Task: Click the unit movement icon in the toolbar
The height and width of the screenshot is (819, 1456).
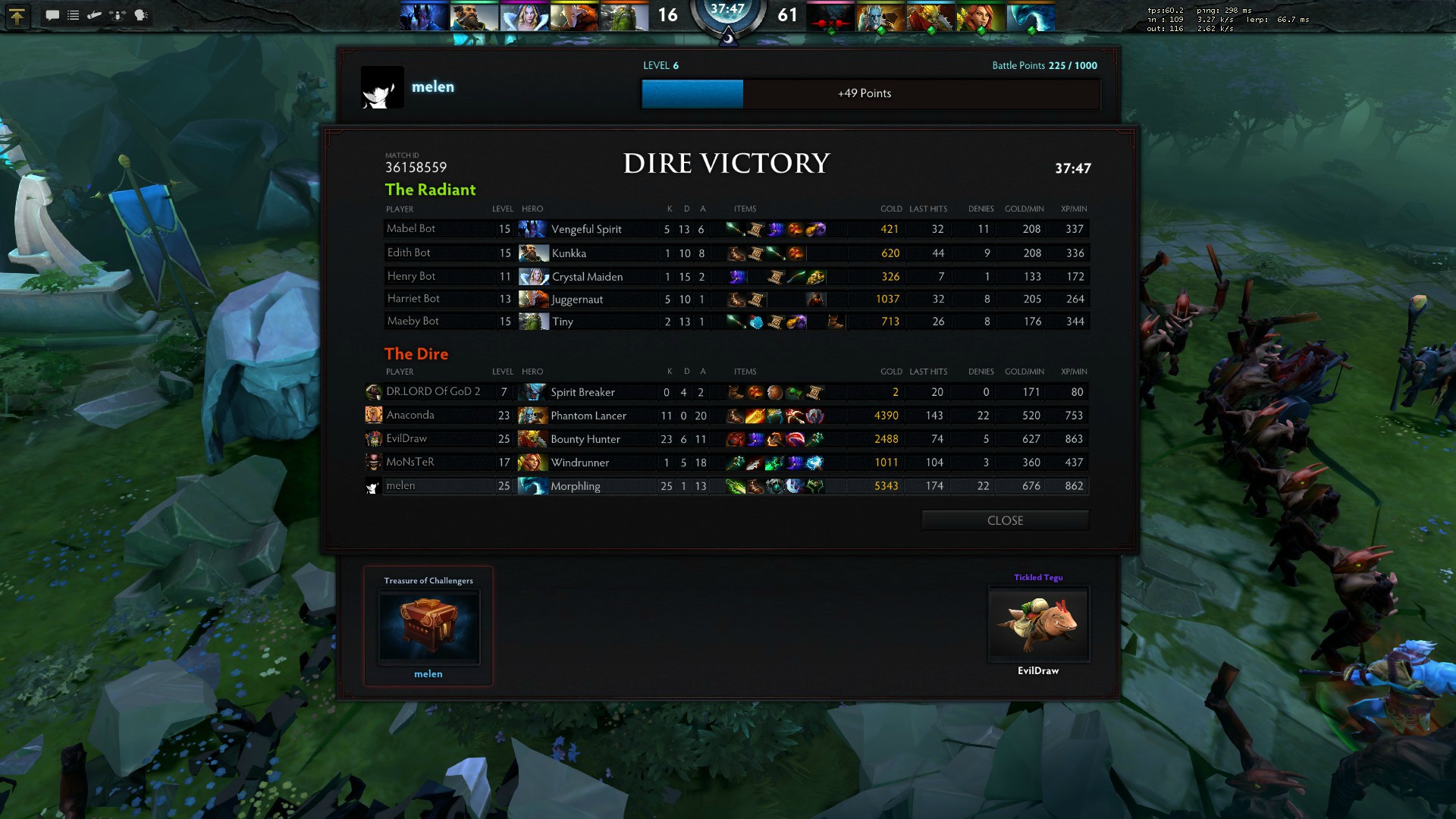Action: coord(116,15)
